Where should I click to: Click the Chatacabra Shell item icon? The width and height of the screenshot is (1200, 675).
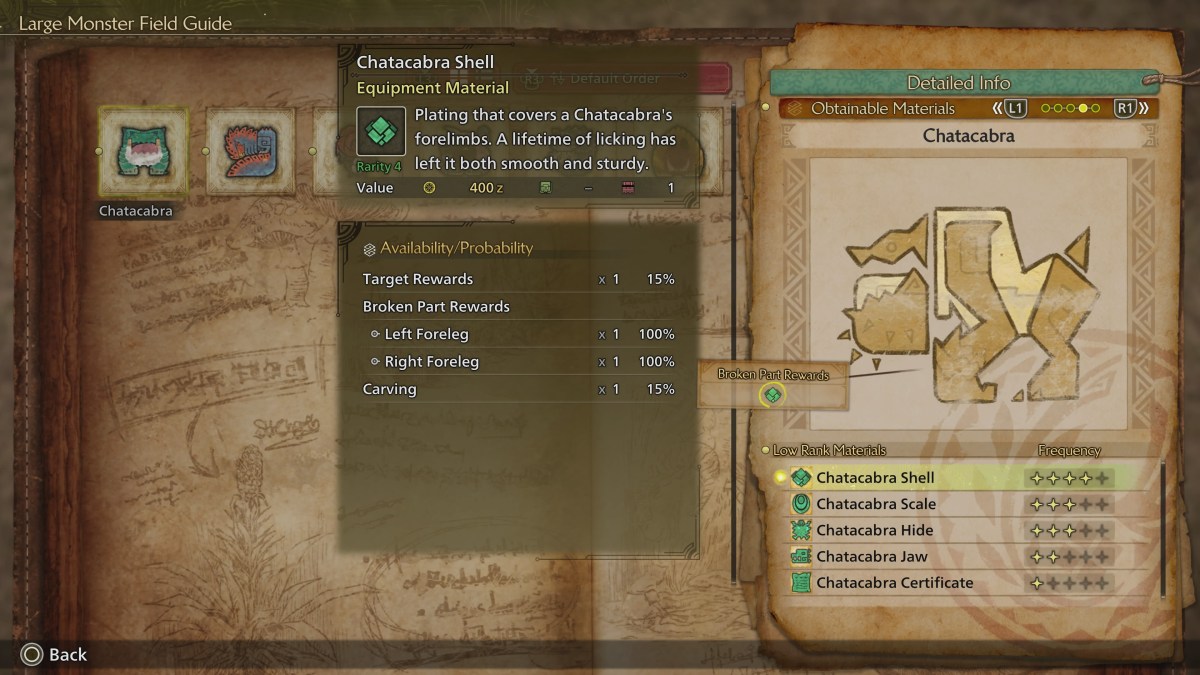[381, 131]
